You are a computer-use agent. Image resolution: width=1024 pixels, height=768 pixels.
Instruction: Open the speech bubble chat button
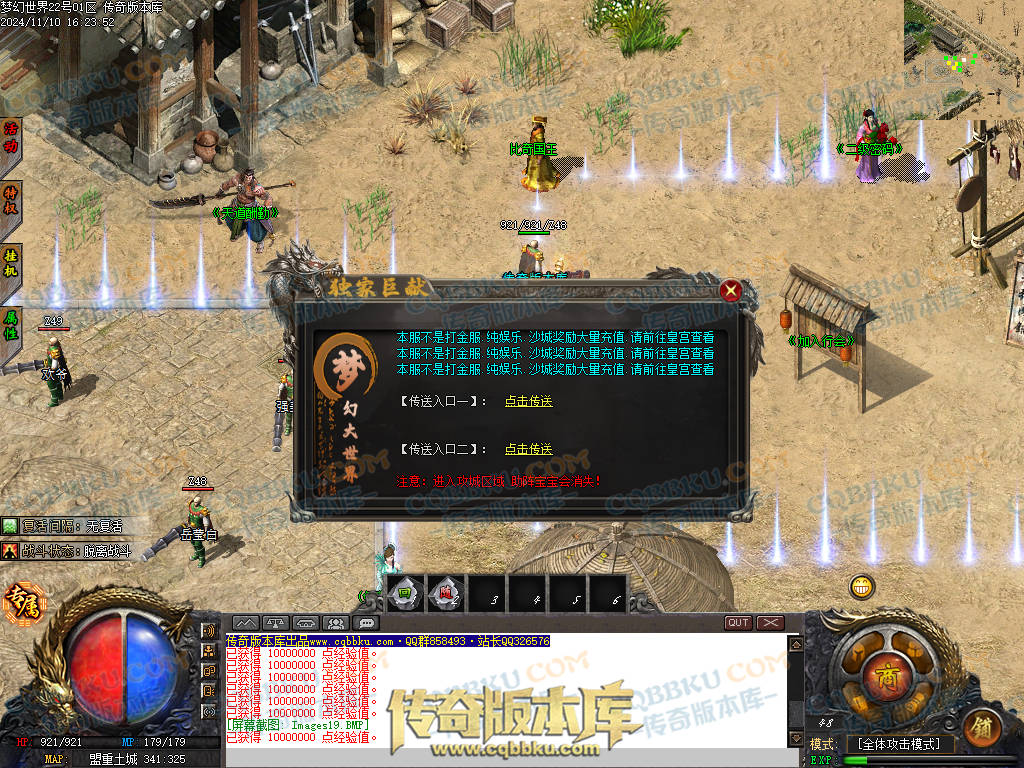click(x=366, y=622)
